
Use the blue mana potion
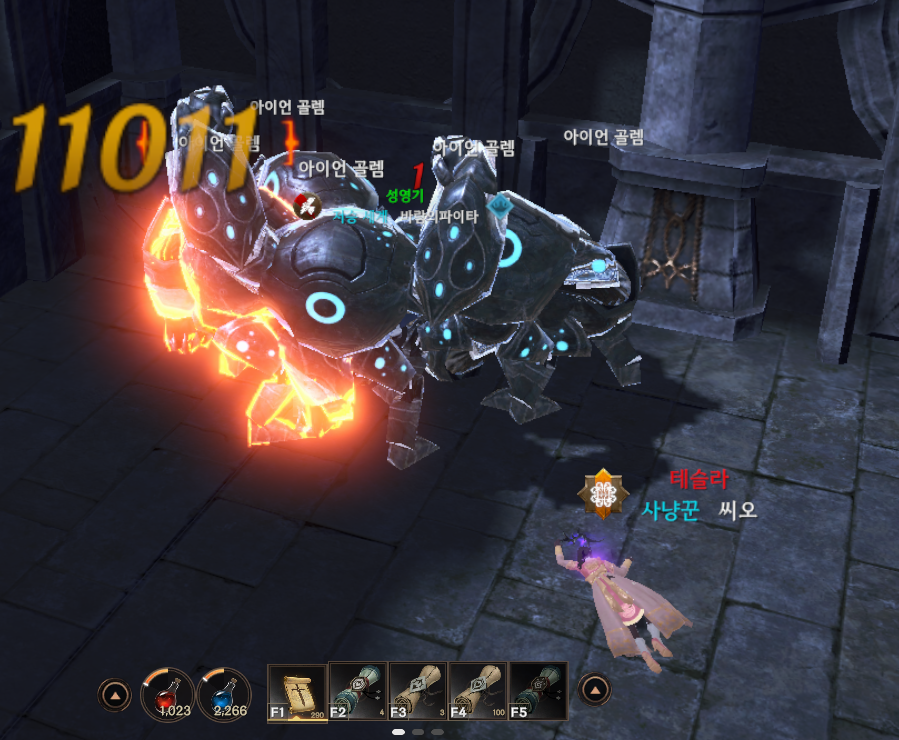click(x=224, y=692)
